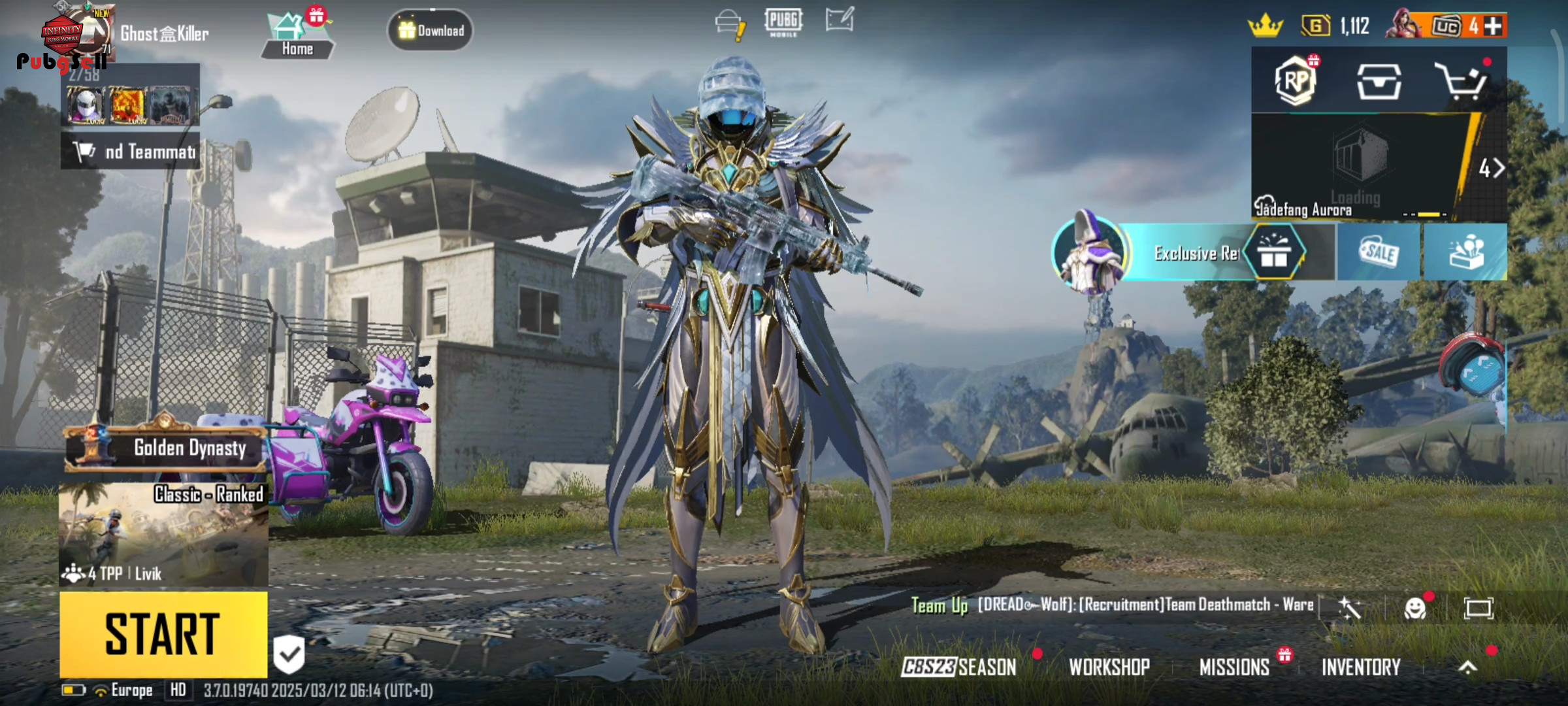
Task: Open the Ghost Killer player profile
Action: click(163, 34)
